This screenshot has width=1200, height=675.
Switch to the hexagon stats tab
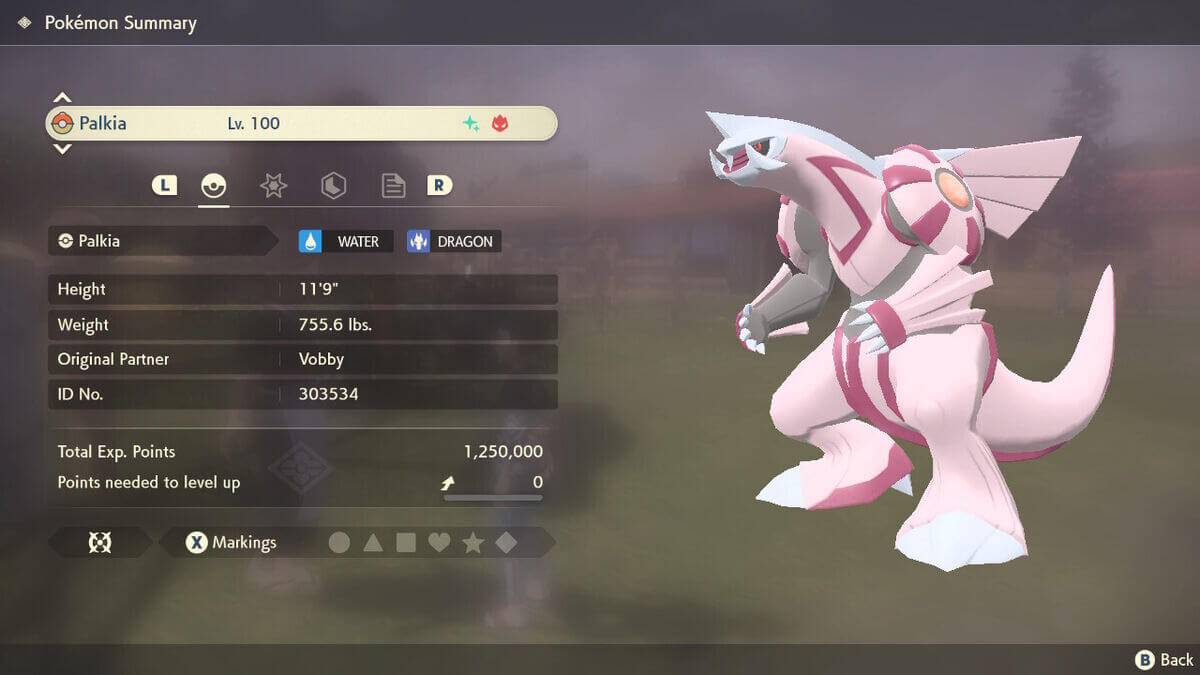[x=333, y=185]
